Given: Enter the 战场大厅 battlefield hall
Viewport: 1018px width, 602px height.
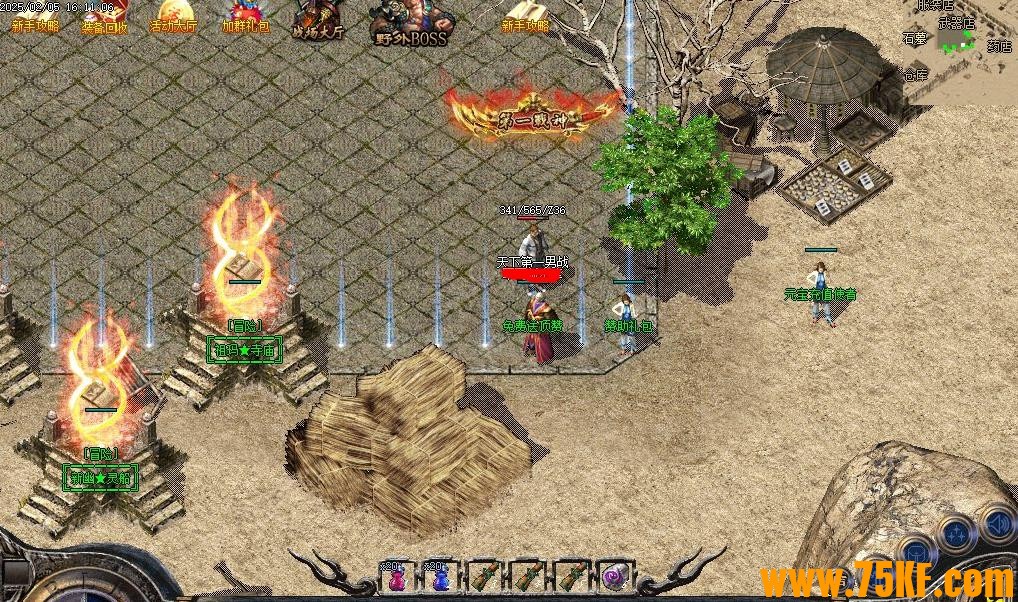Looking at the screenshot, I should point(318,22).
